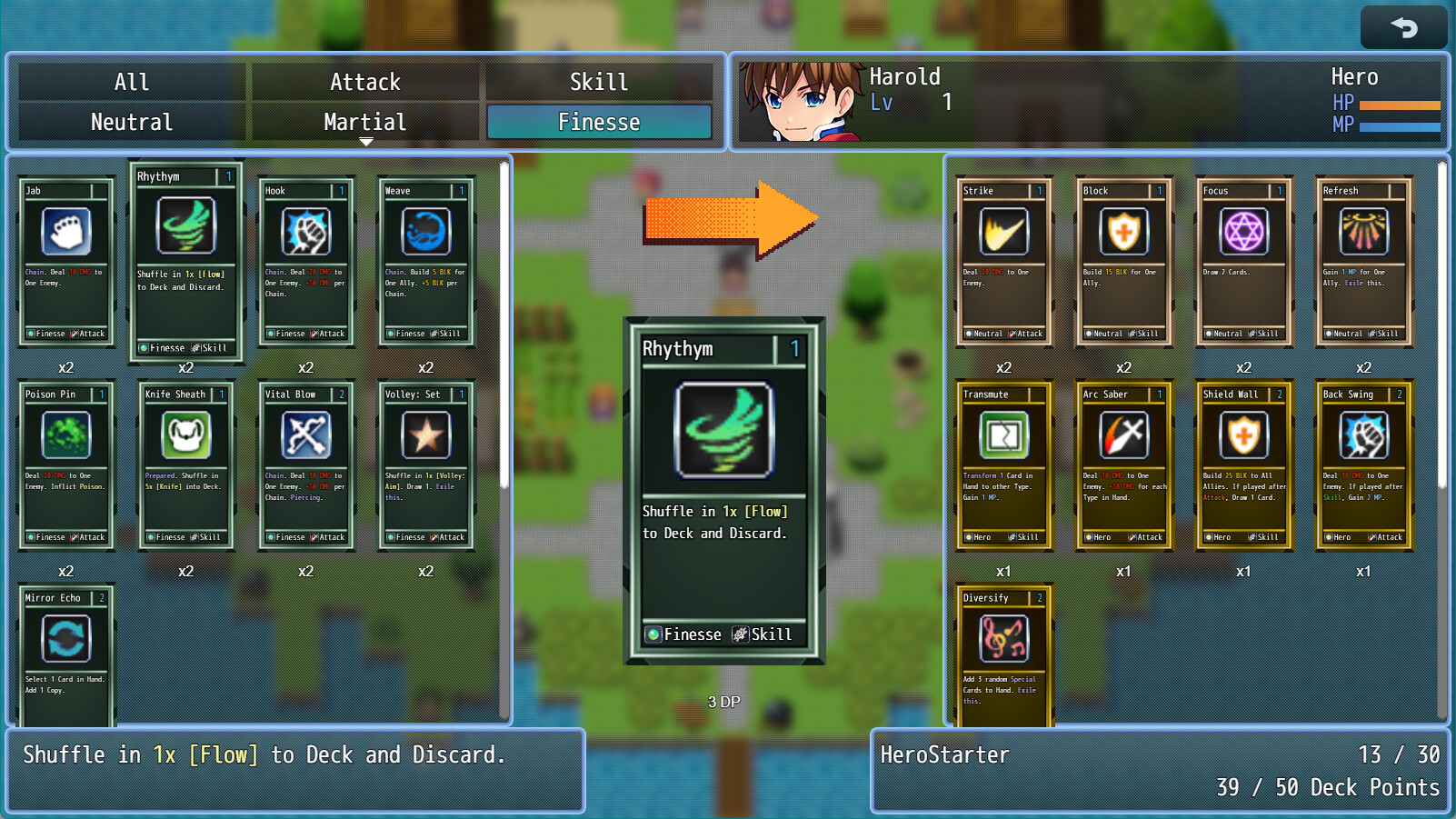Switch to the All cards tab
The height and width of the screenshot is (819, 1456).
coord(130,82)
